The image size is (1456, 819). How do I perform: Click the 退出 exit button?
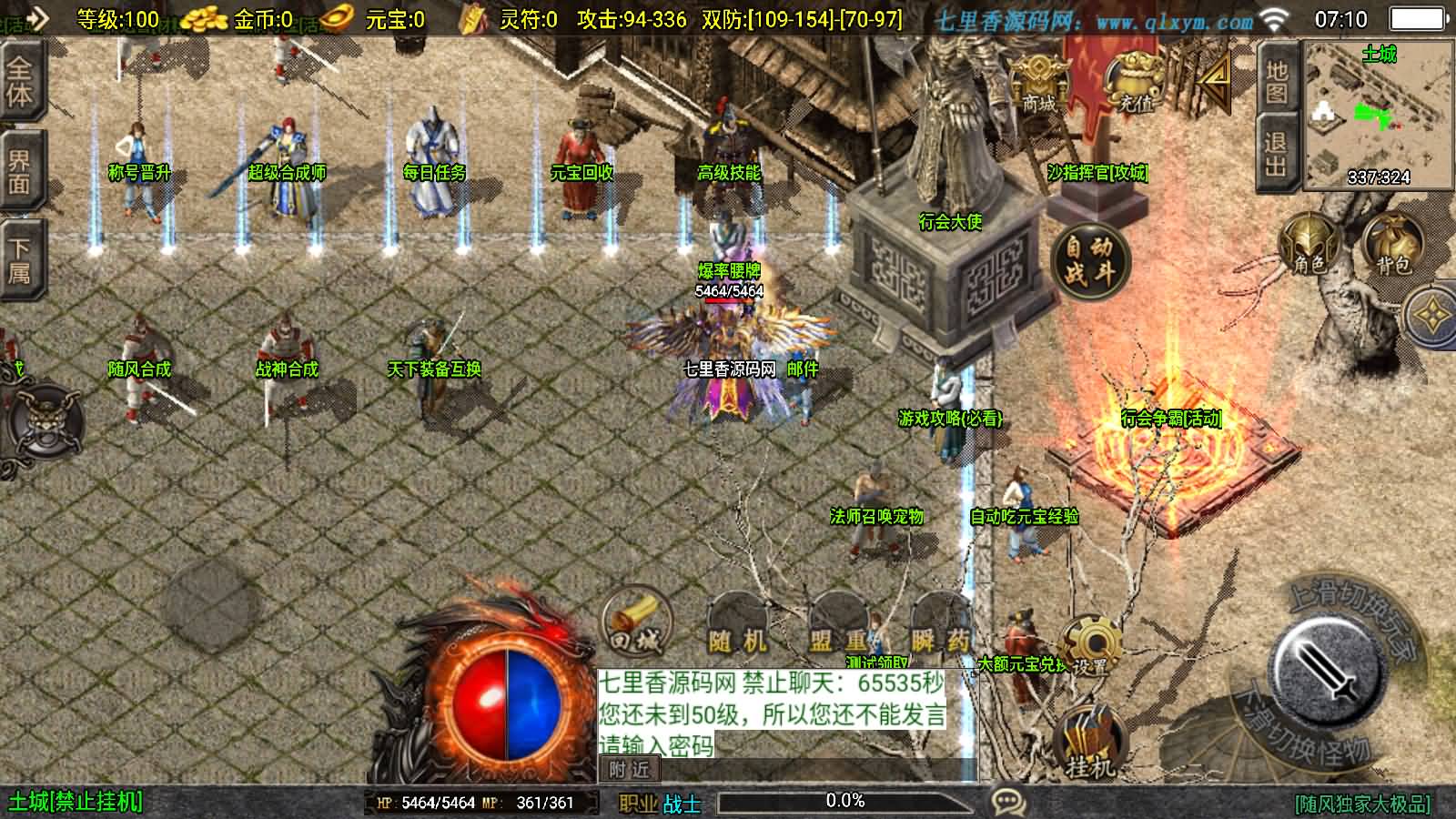1276,155
